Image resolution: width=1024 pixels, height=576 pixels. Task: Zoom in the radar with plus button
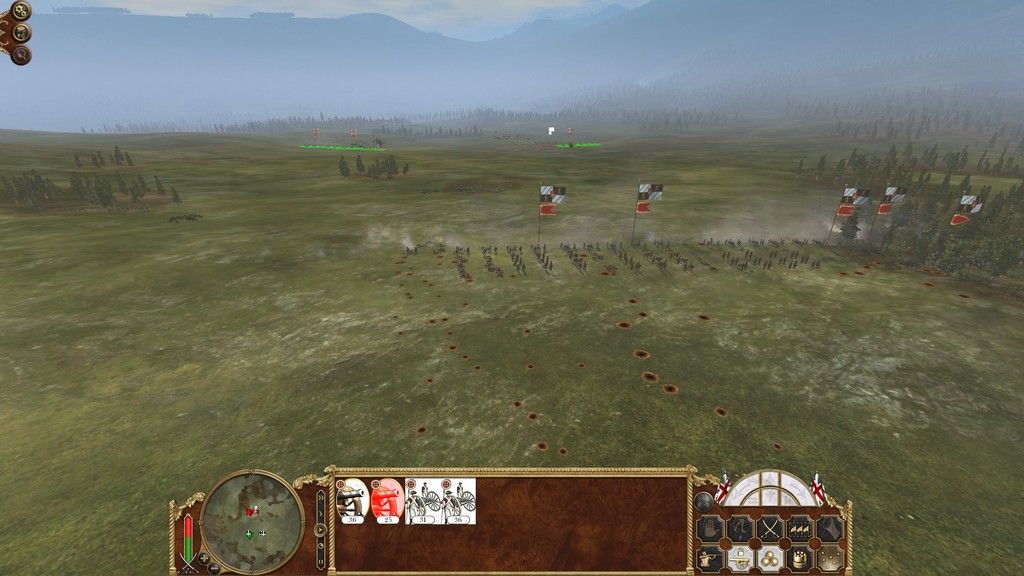[x=204, y=558]
